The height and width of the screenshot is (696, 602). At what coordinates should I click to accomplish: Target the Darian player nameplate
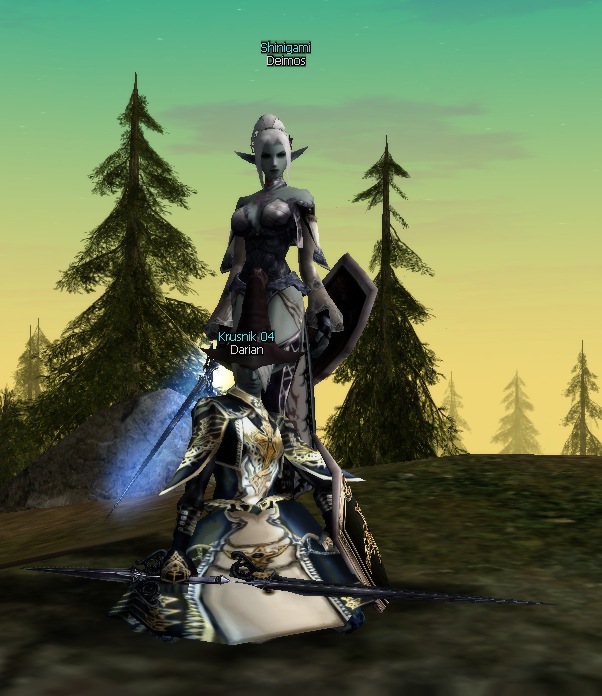click(246, 351)
